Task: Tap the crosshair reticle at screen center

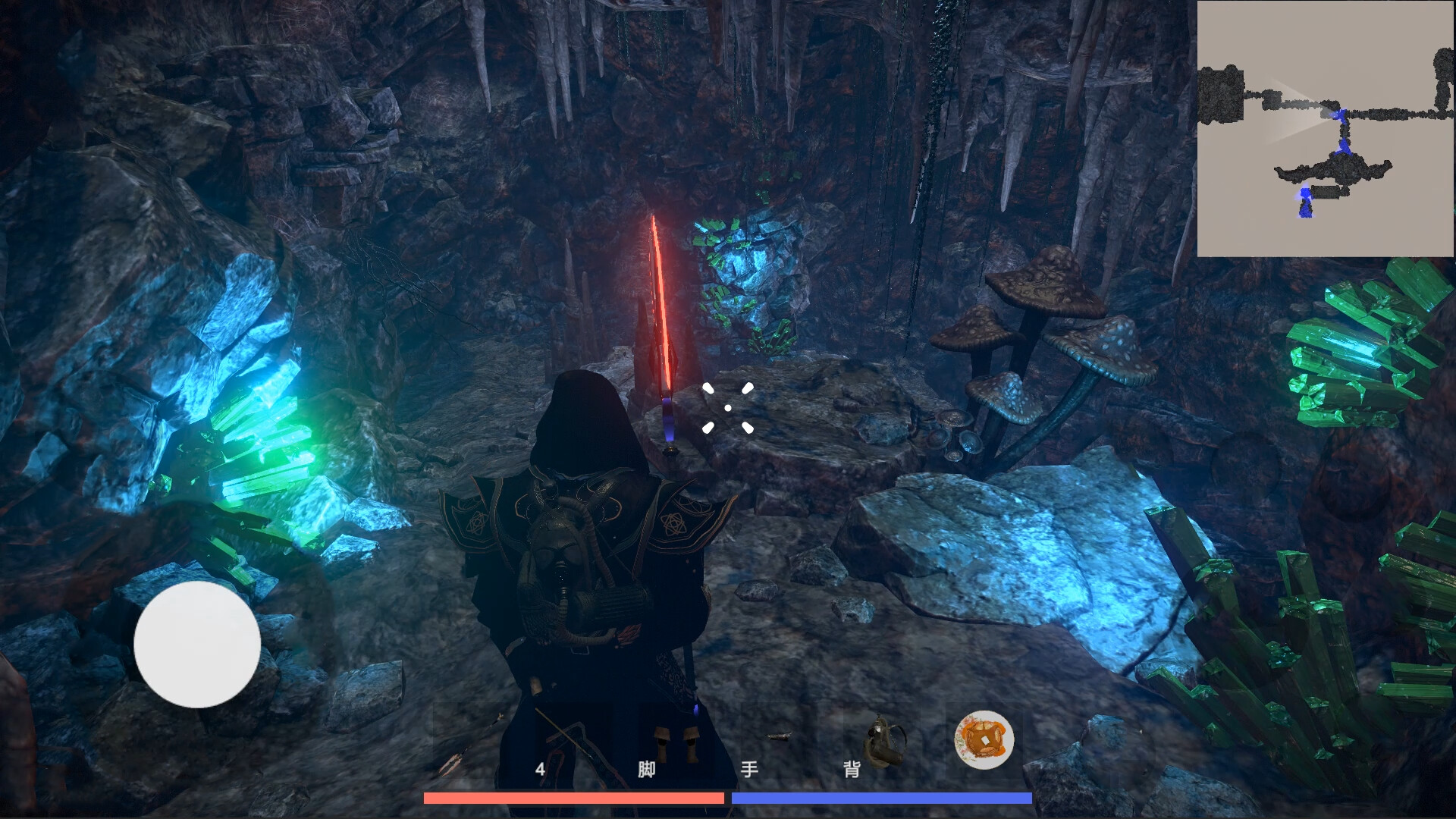Action: coord(729,409)
